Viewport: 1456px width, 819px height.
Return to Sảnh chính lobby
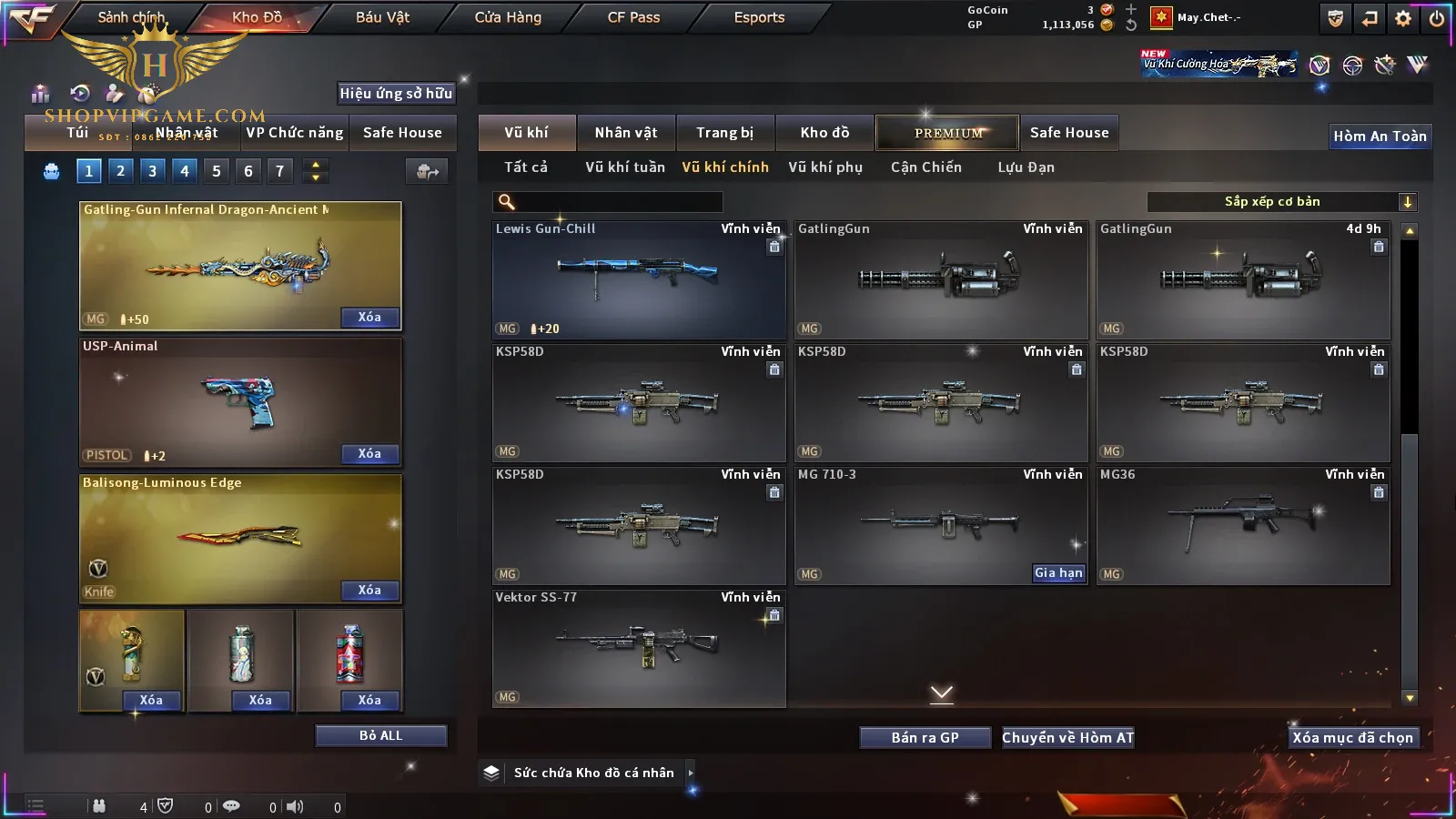131,17
